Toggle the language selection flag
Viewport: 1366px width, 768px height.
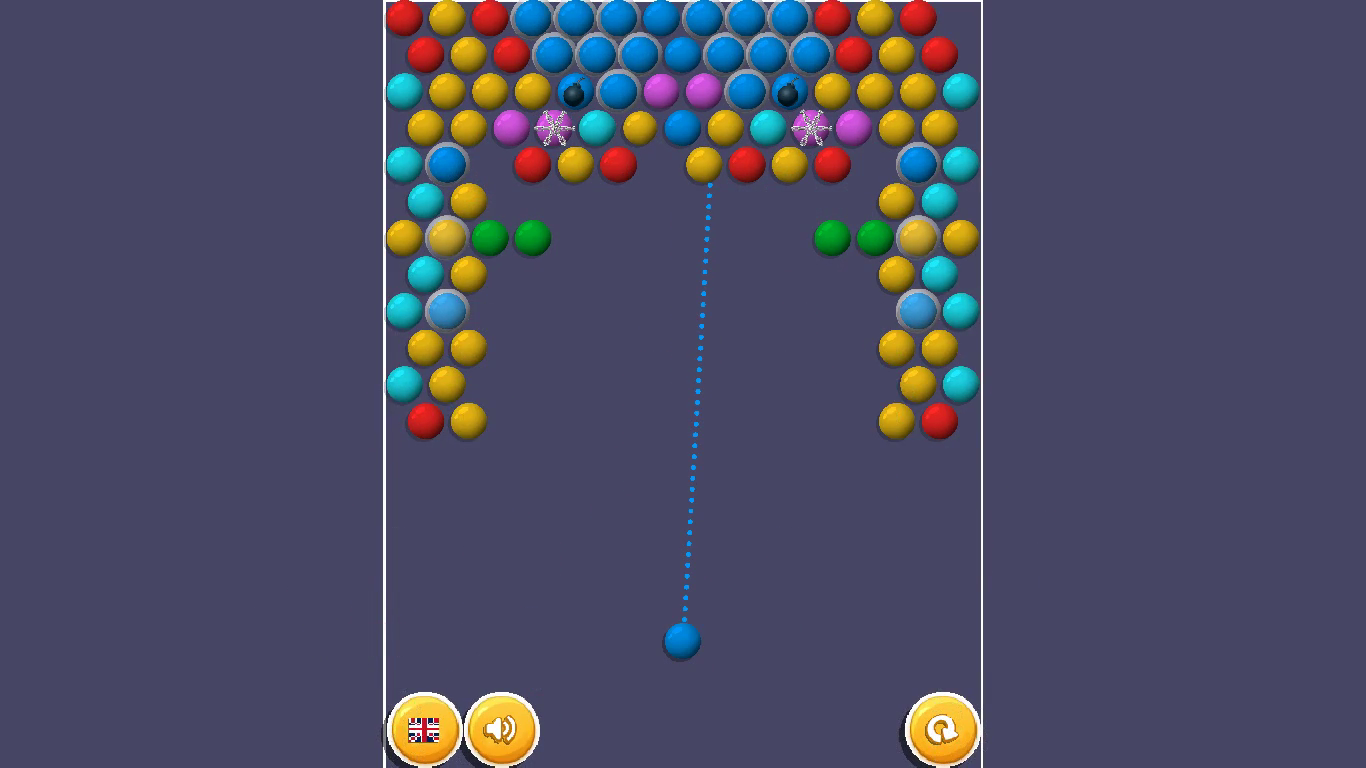425,731
